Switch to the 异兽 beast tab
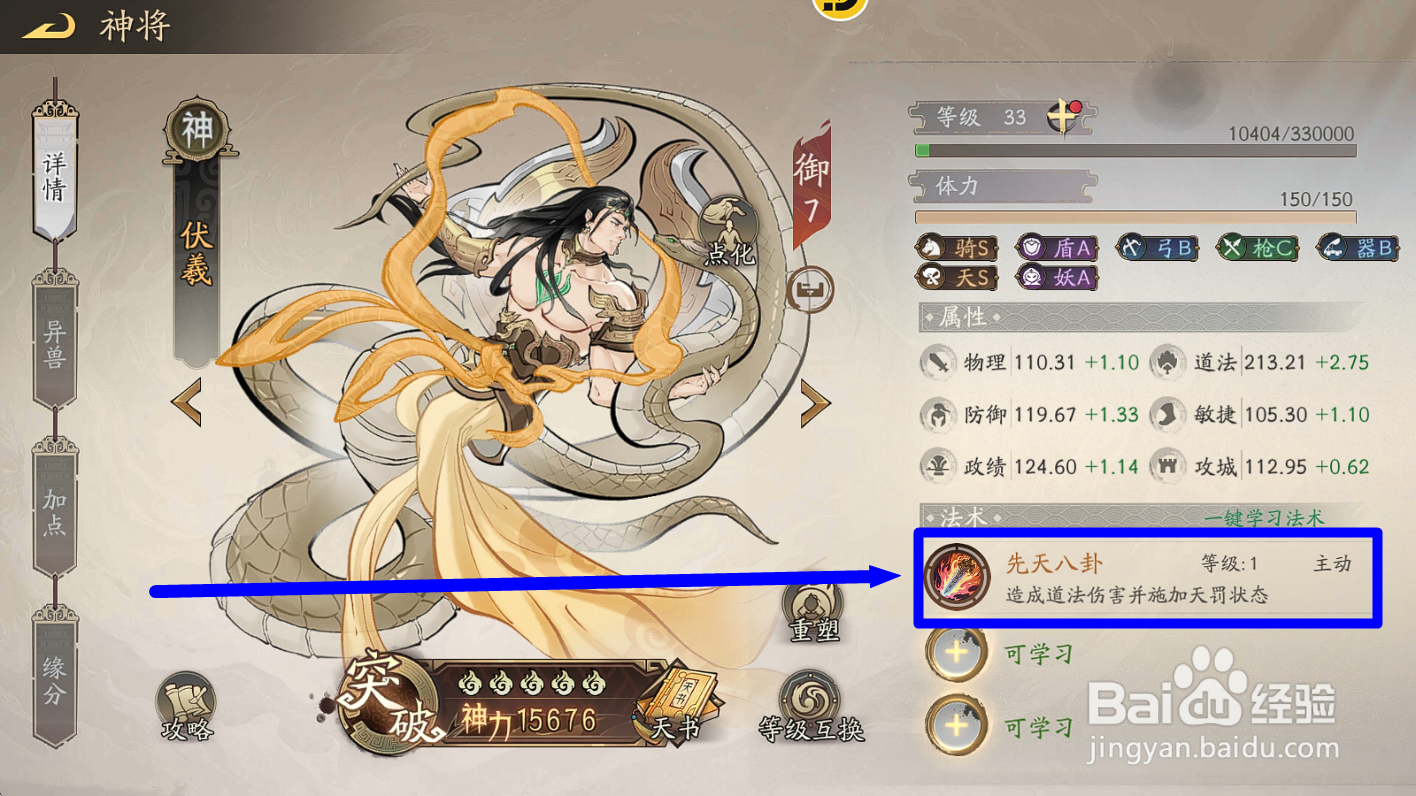 coord(54,342)
